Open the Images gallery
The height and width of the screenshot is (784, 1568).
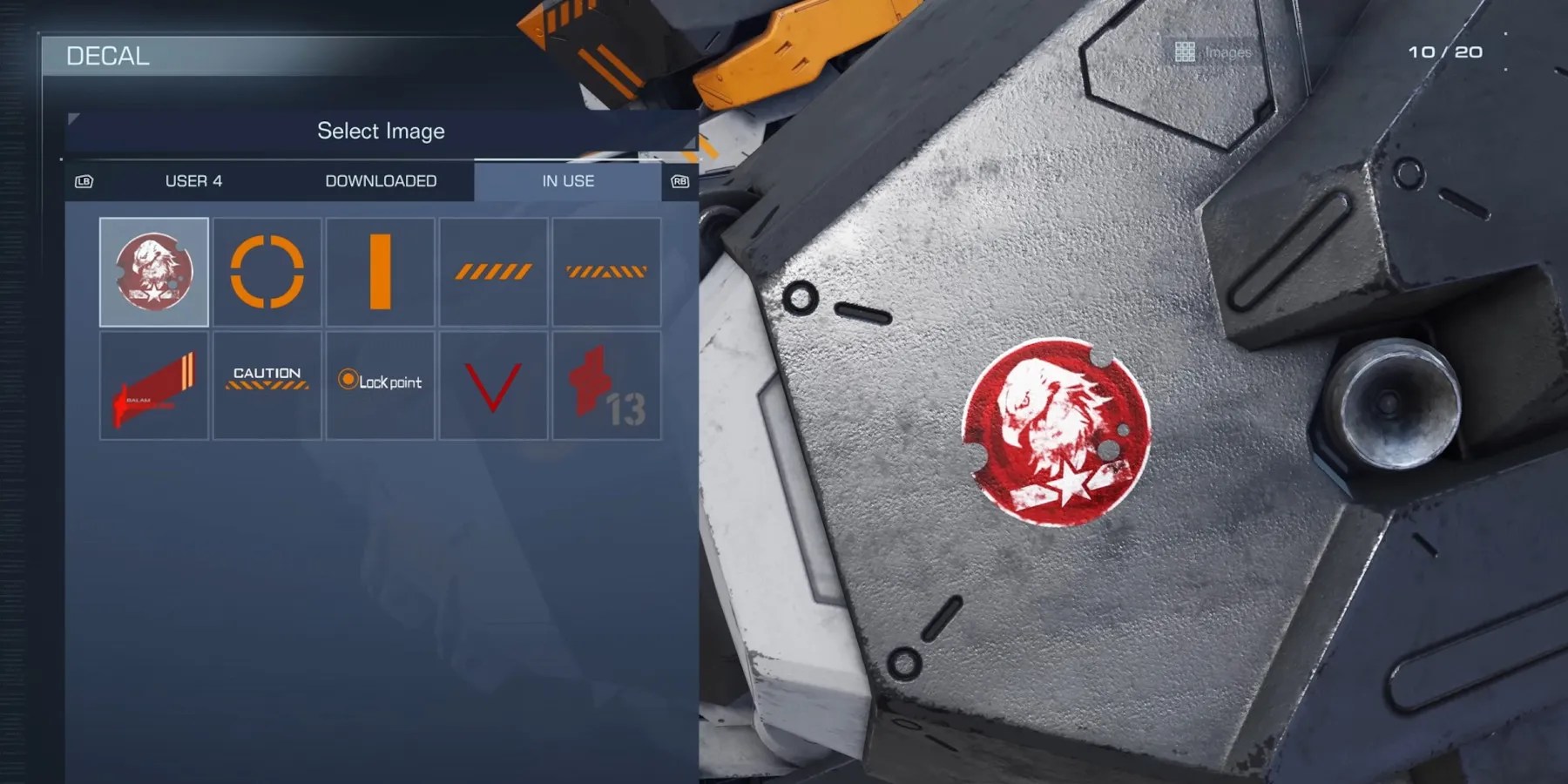point(1213,52)
